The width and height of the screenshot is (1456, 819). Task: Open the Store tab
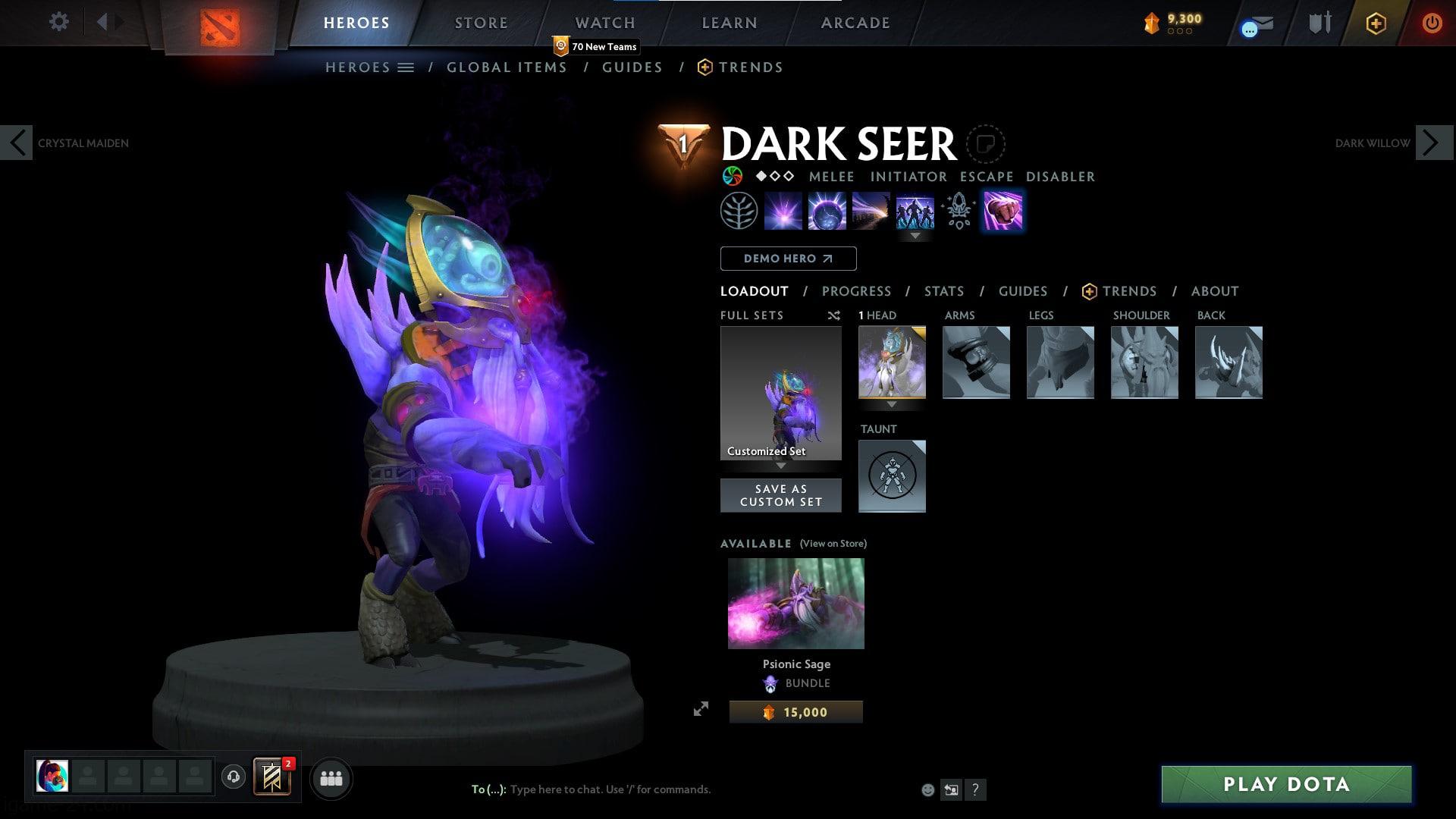[x=481, y=23]
